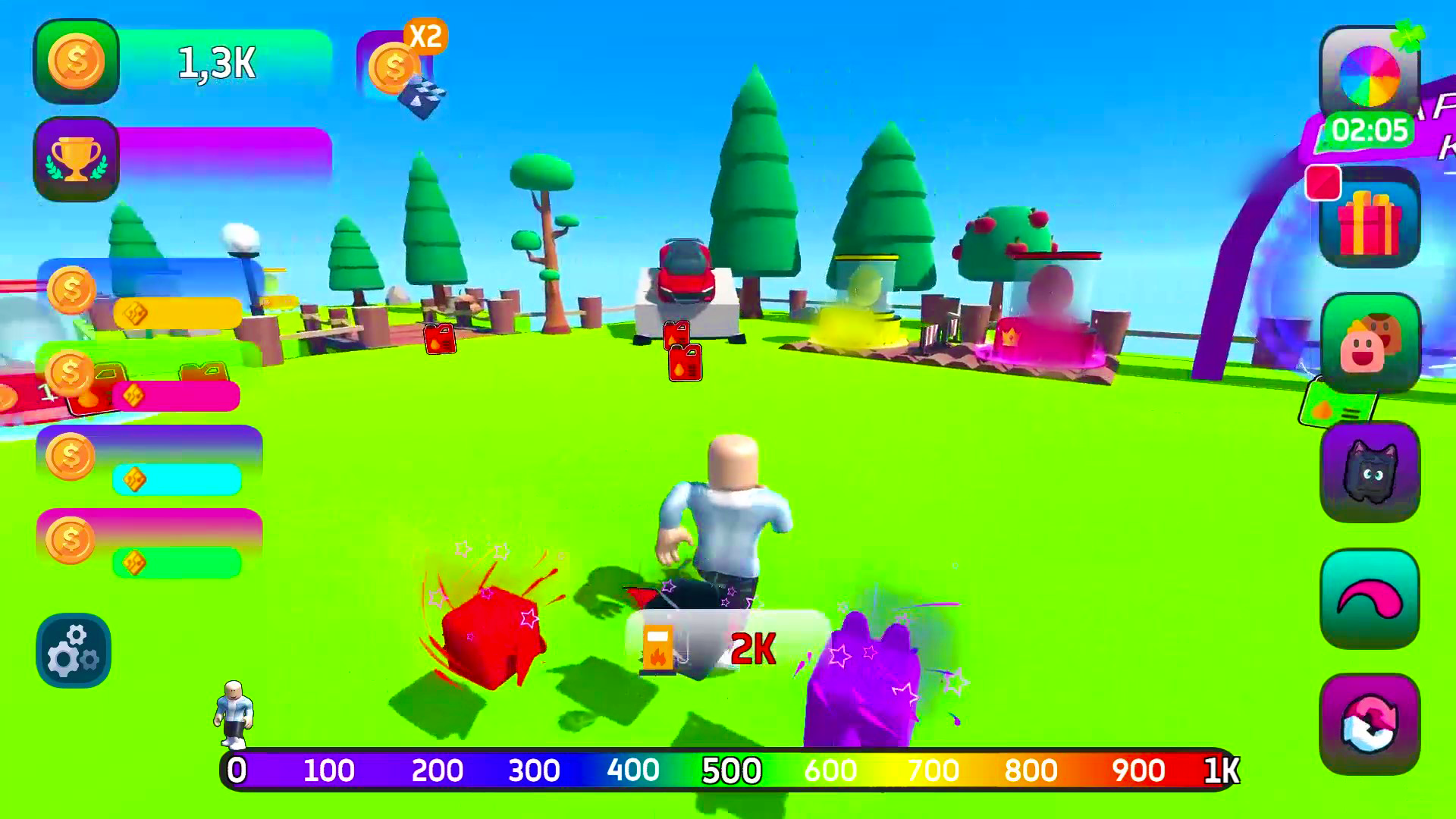Tap the 500 mark on the bottom distance meter
The image size is (1456, 819).
pos(733,770)
